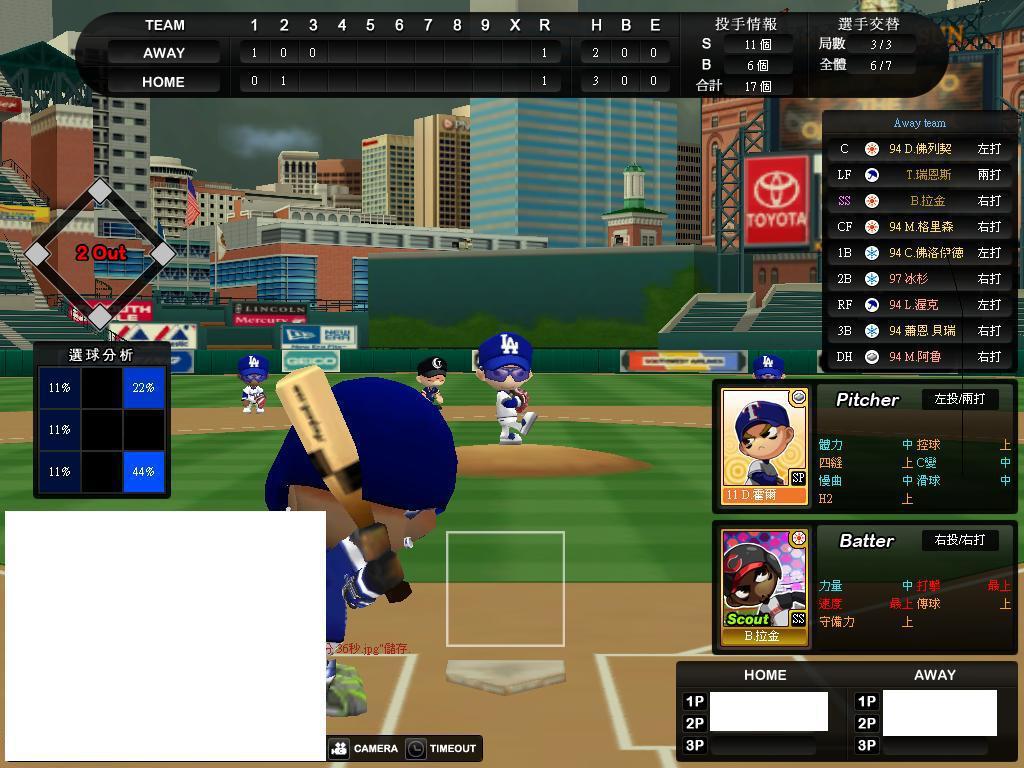Choose the catcher row in Away lineup
Viewport: 1024px width, 768px height.
tap(919, 149)
